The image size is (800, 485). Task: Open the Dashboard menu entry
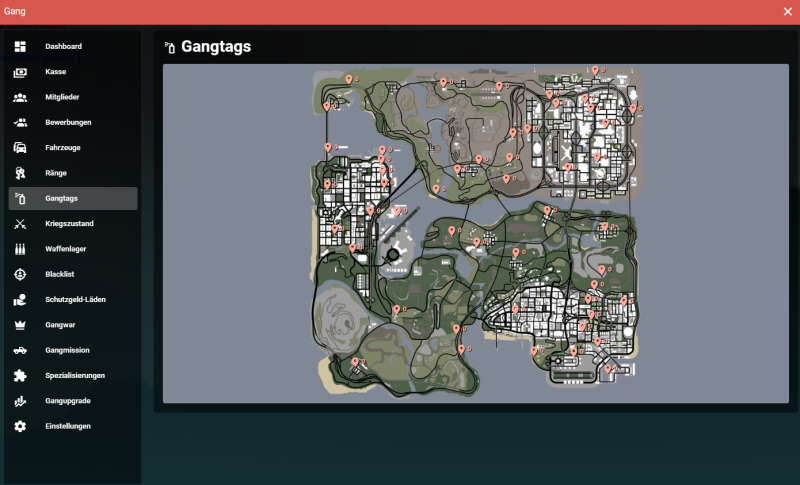tap(63, 47)
